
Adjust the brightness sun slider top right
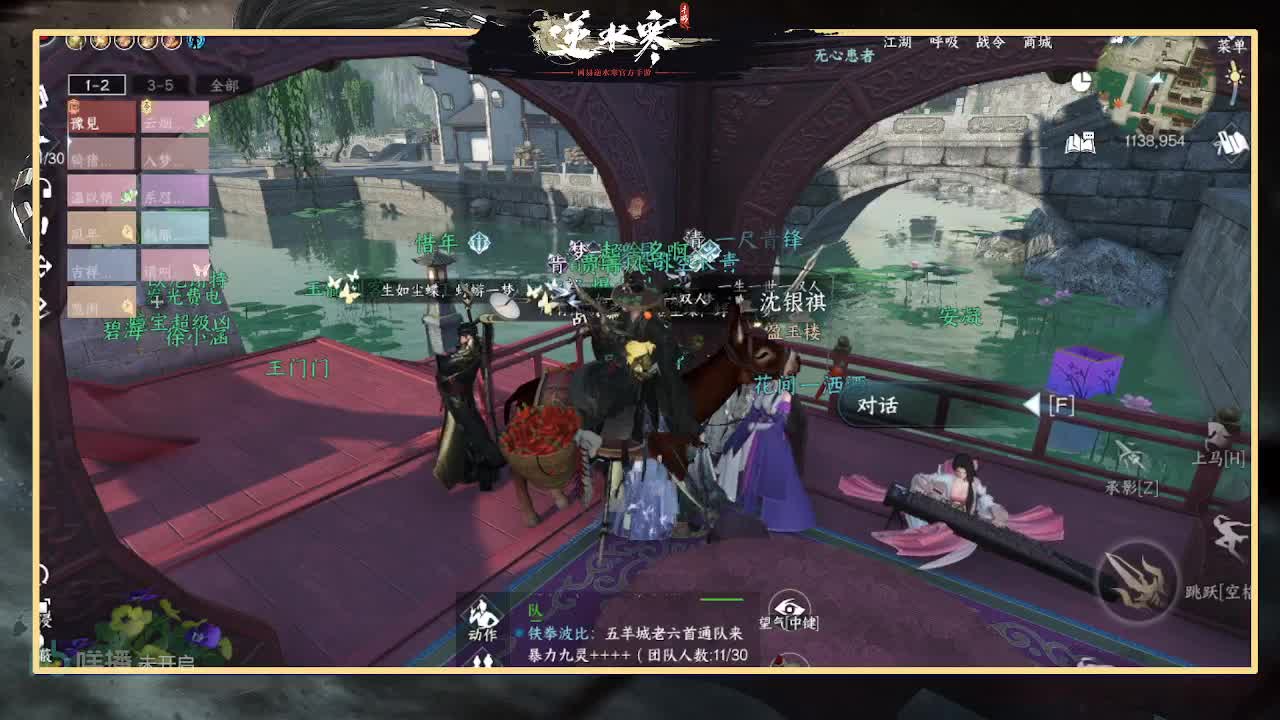pos(1235,78)
